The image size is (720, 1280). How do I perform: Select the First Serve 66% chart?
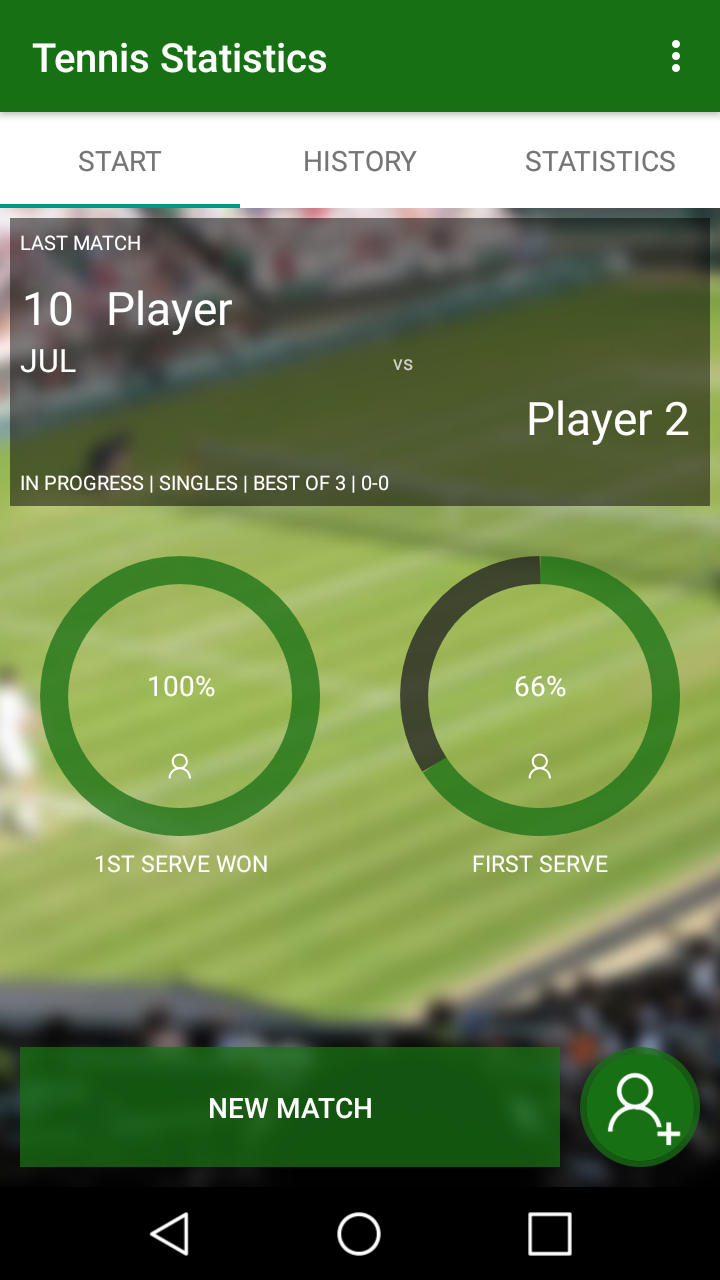[540, 696]
